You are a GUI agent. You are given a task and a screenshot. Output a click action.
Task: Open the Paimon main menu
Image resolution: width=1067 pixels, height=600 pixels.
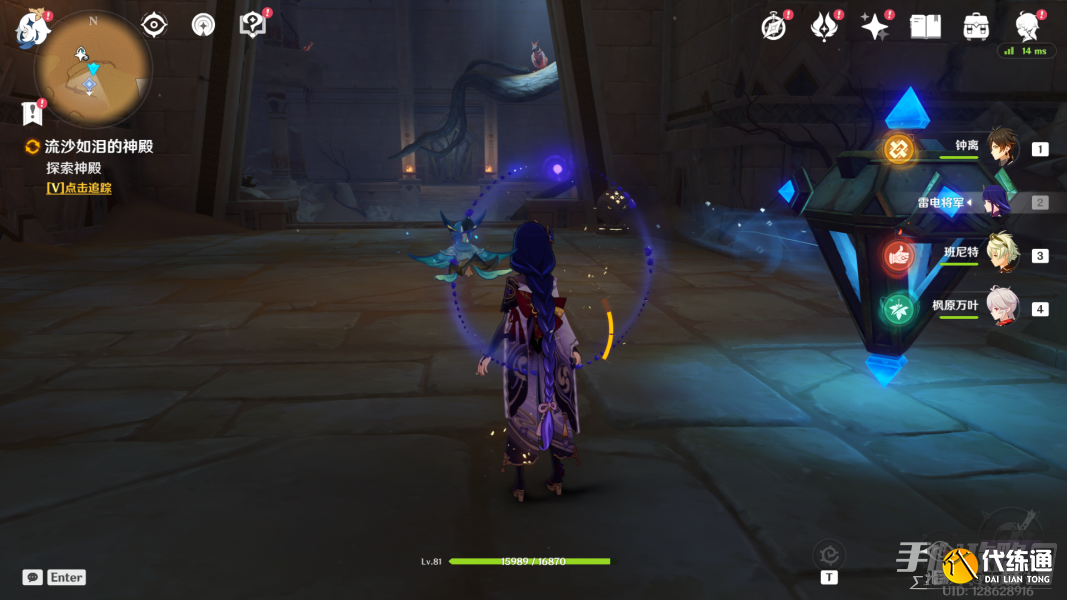(x=33, y=29)
